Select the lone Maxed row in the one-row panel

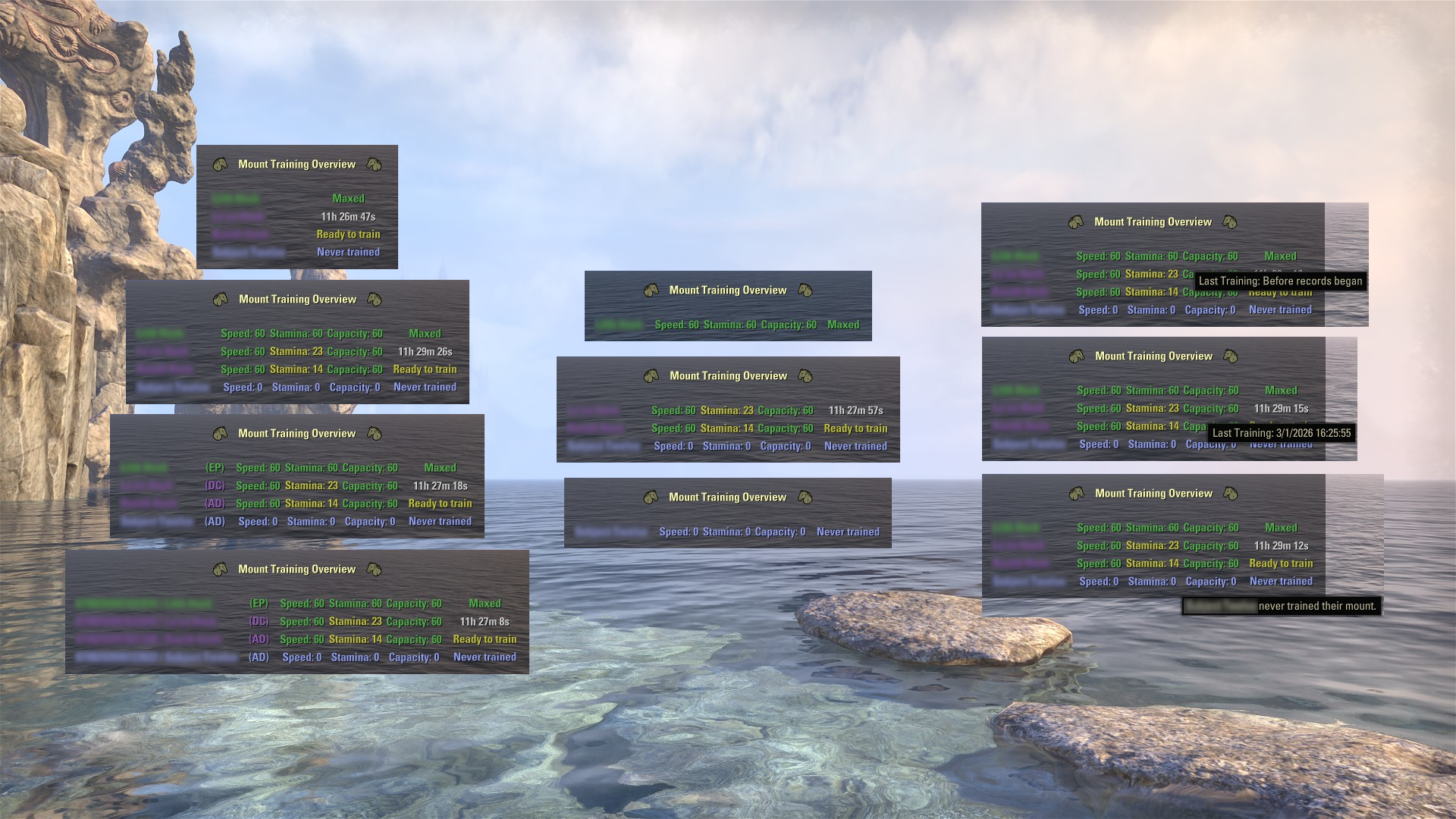coord(728,325)
